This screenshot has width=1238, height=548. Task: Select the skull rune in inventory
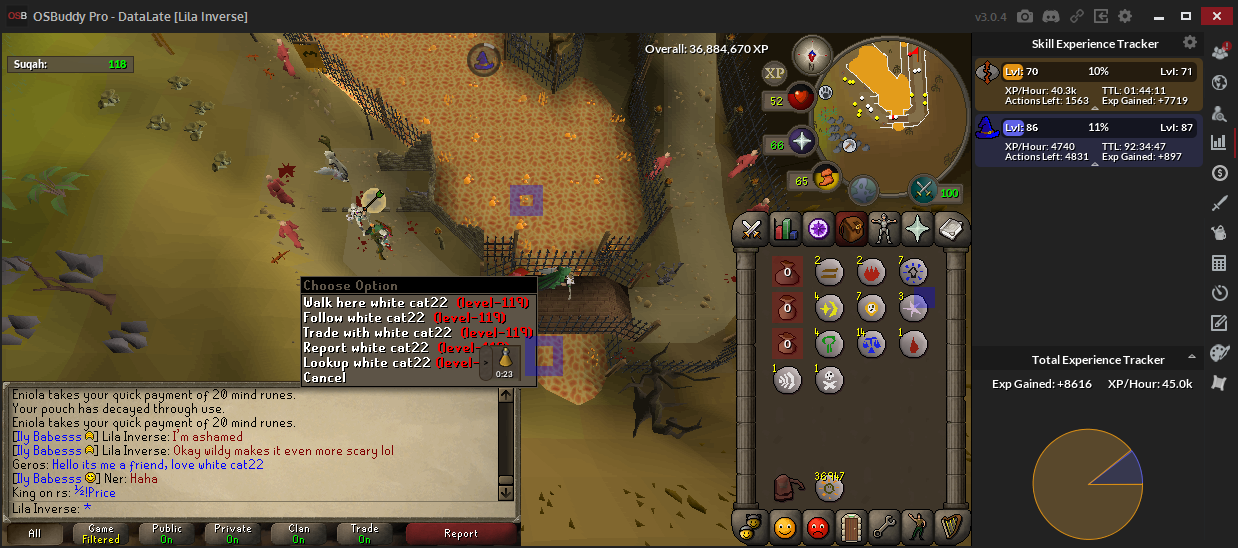click(x=829, y=379)
